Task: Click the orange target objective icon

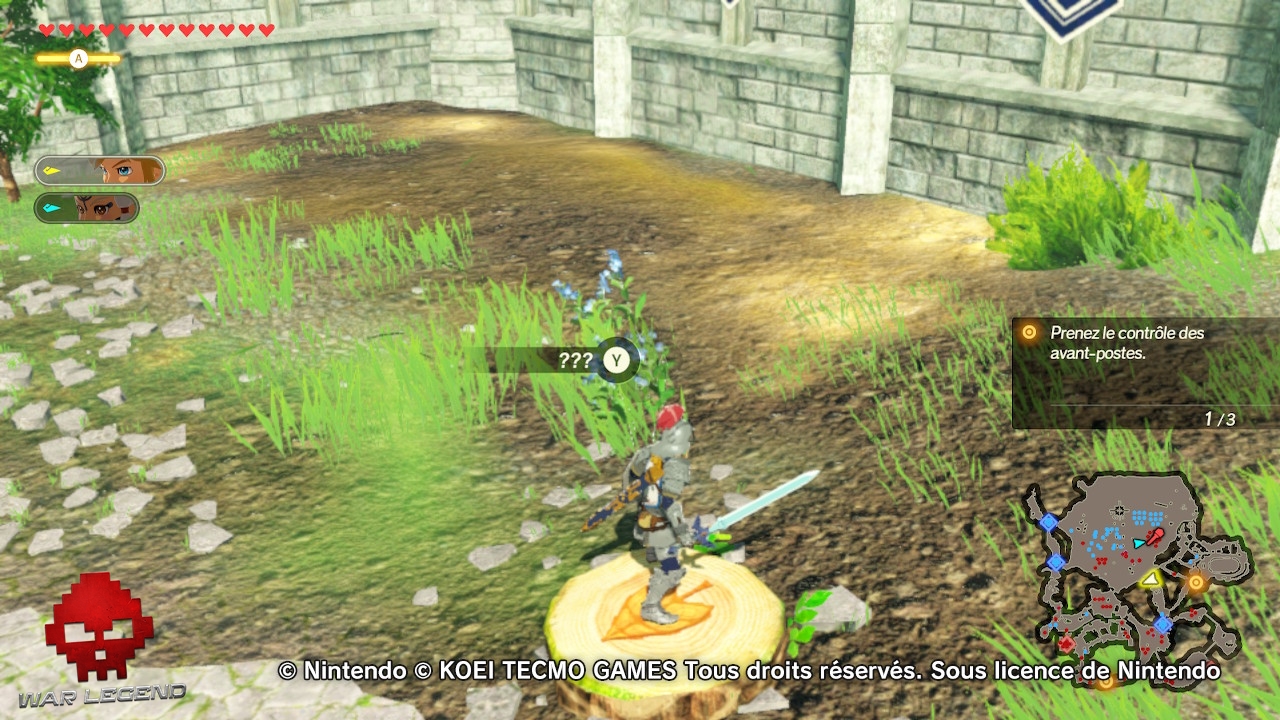Action: [1028, 331]
